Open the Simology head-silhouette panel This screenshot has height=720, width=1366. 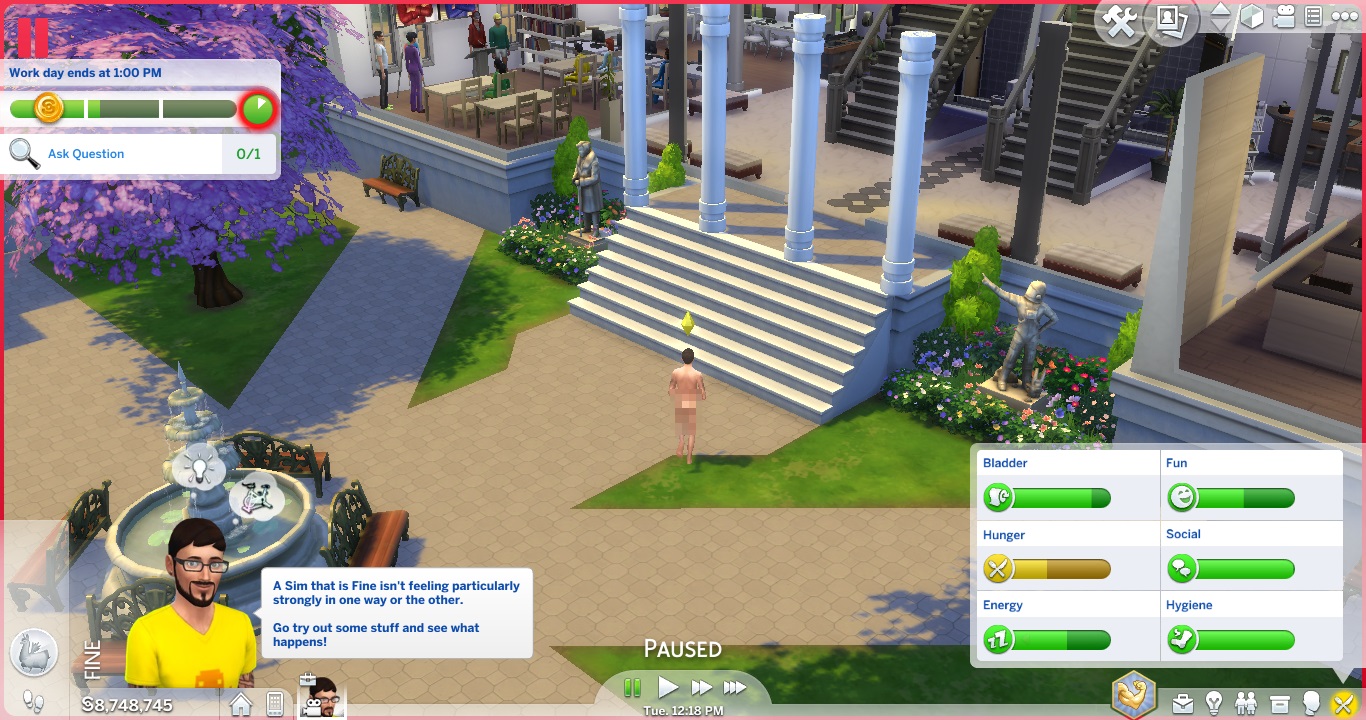click(x=1311, y=703)
